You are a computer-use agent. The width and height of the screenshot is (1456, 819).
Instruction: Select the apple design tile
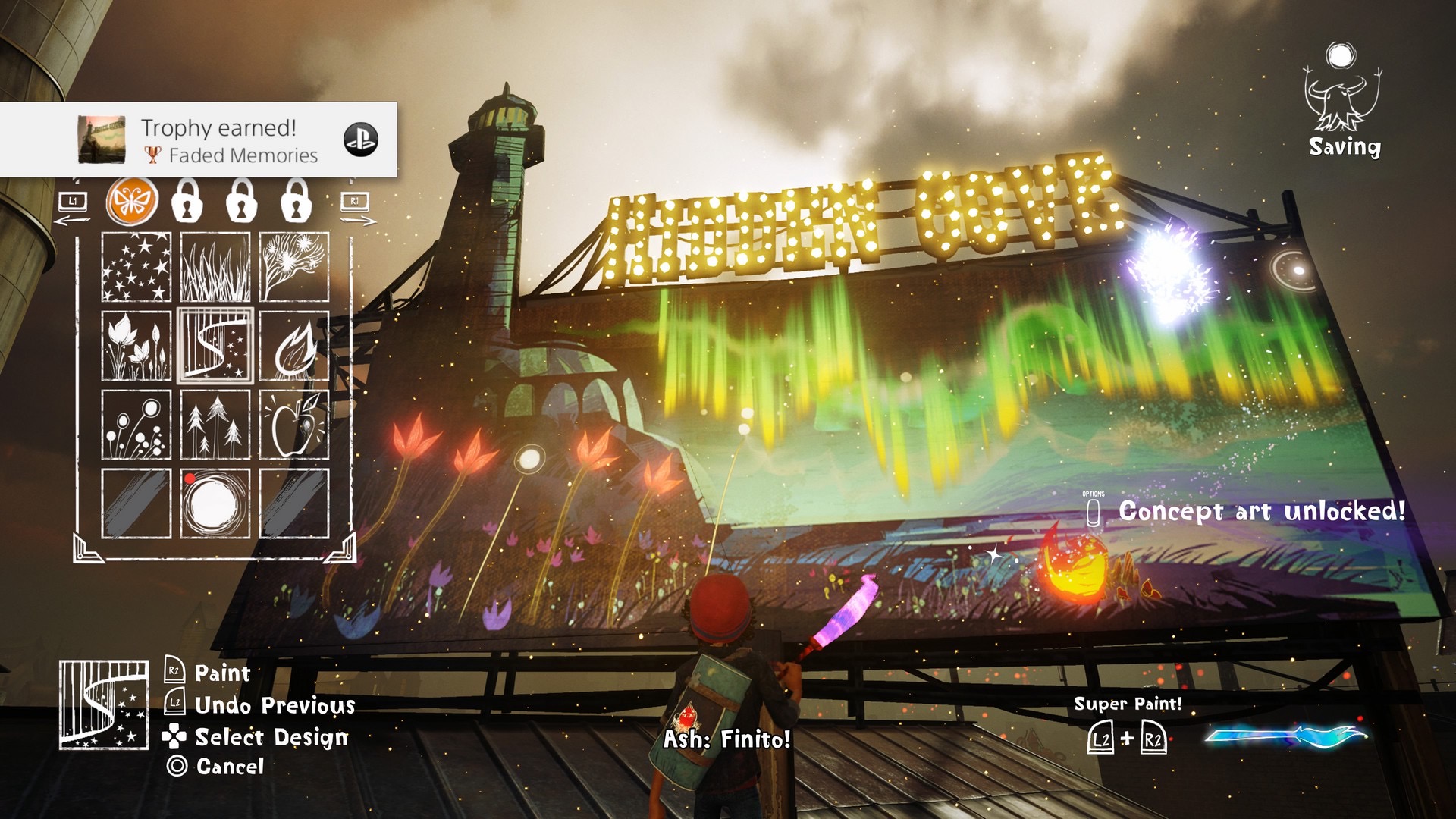click(294, 425)
